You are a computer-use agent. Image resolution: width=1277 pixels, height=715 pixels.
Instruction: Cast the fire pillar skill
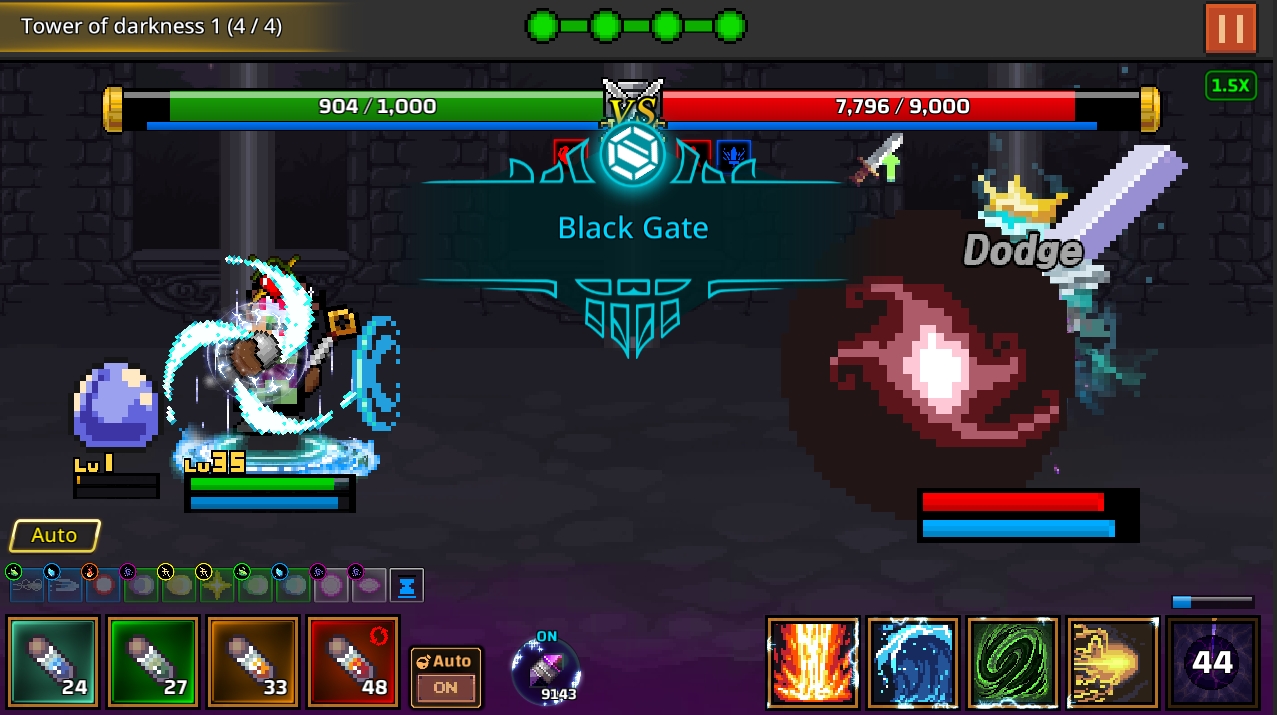813,662
